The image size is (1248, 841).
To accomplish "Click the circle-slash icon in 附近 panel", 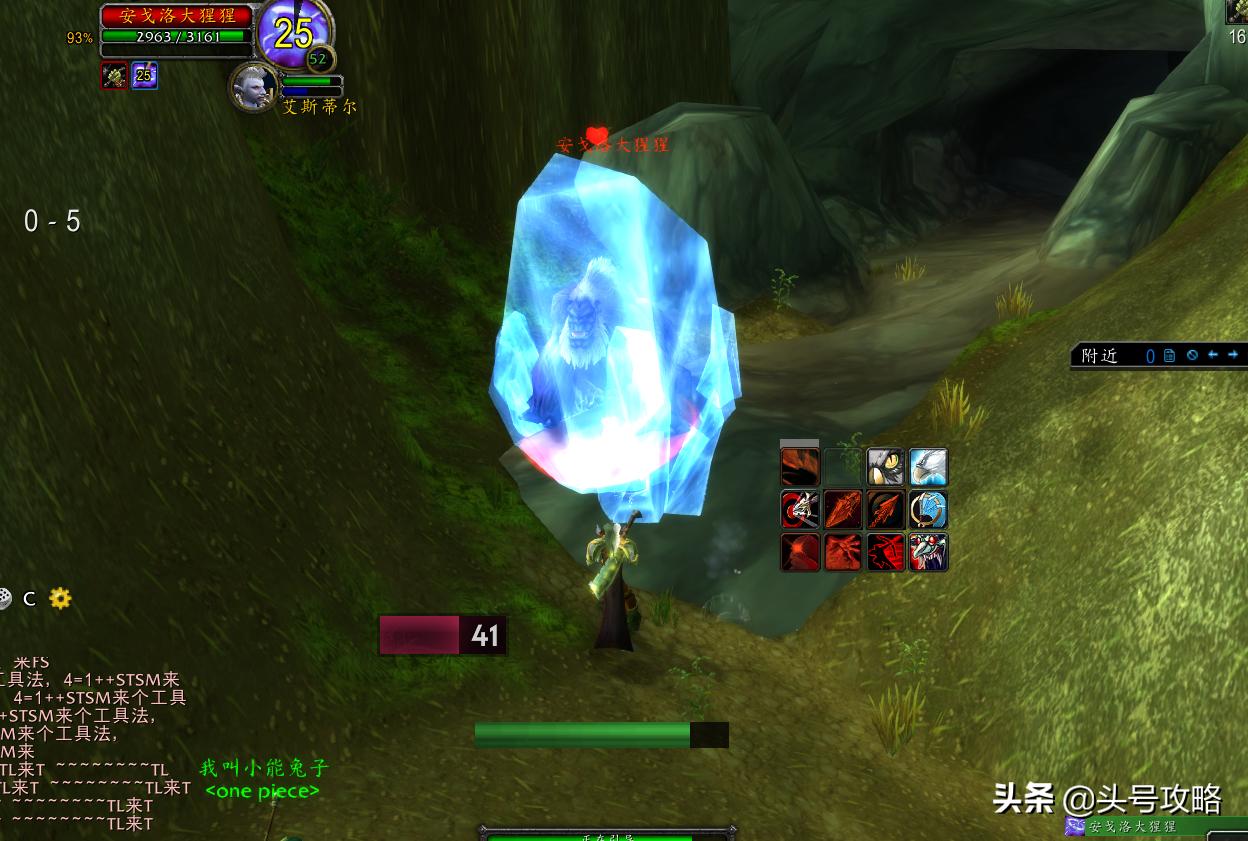I will (1192, 355).
